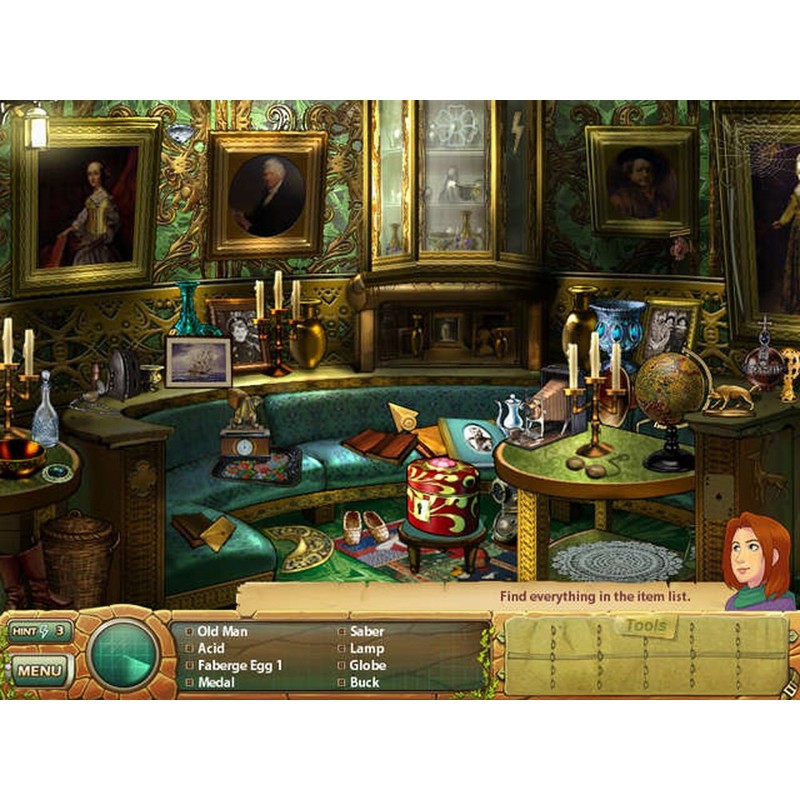
Task: Pick the "Lamp" list entry
Action: pyautogui.click(x=366, y=649)
